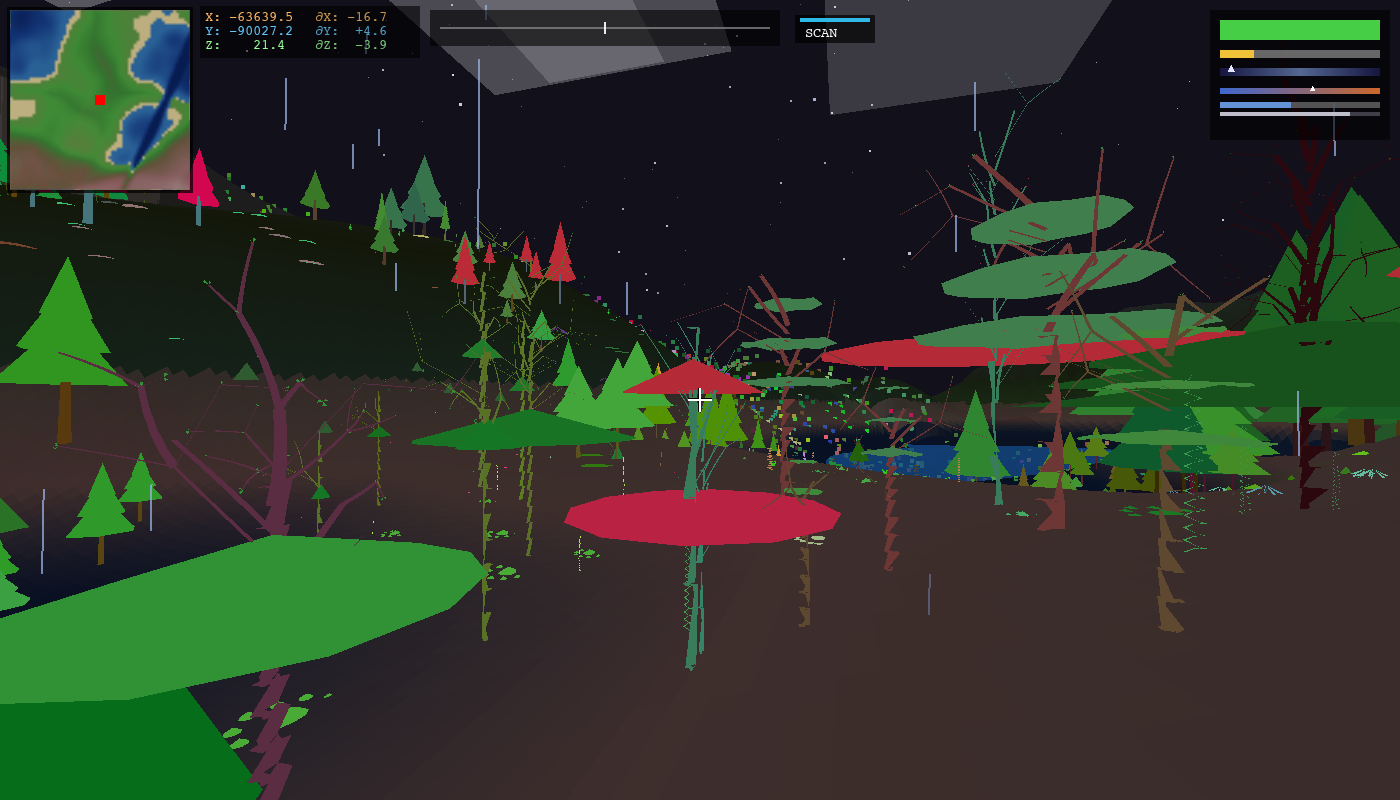Click the handle on the top-center slider
Viewport: 1400px width, 800px height.
click(x=605, y=28)
